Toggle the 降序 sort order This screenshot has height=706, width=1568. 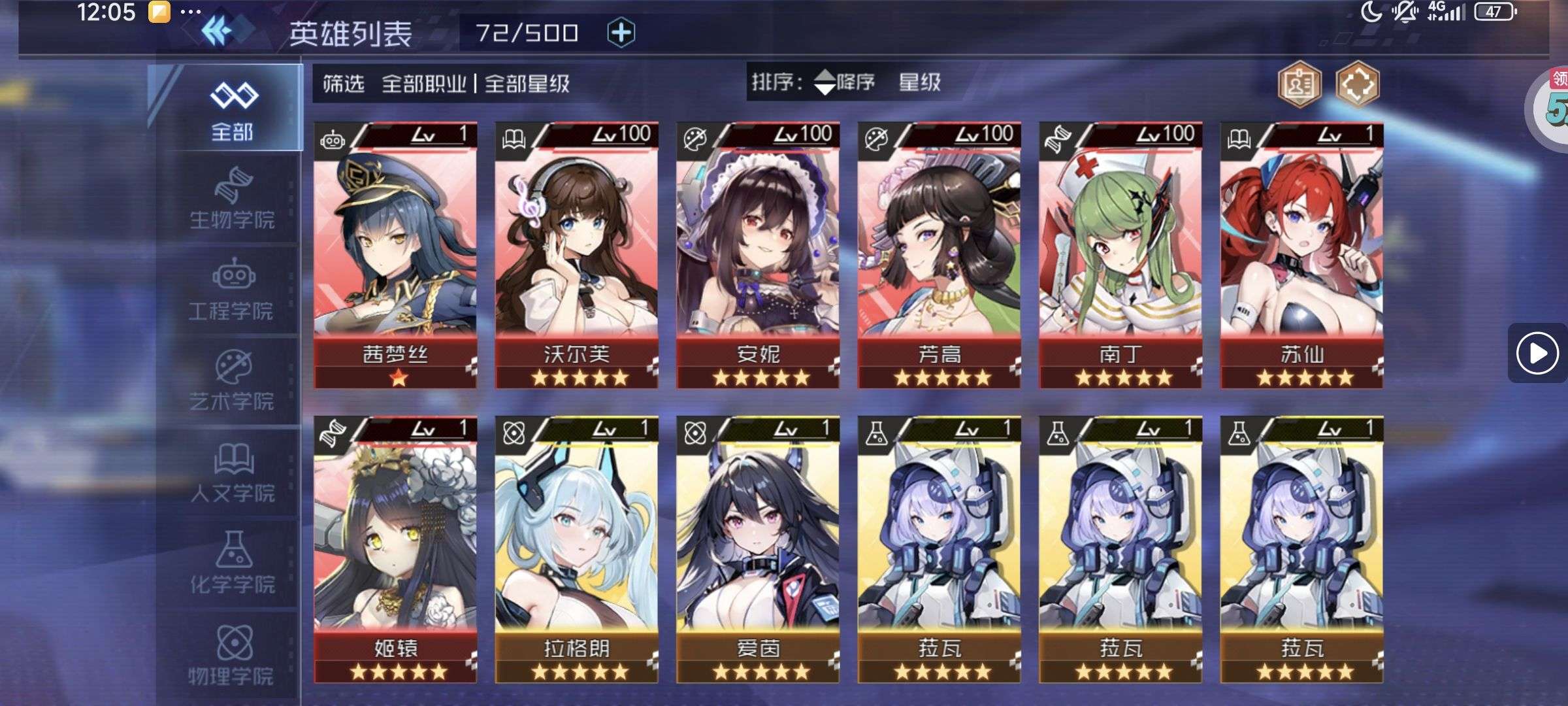pos(845,82)
